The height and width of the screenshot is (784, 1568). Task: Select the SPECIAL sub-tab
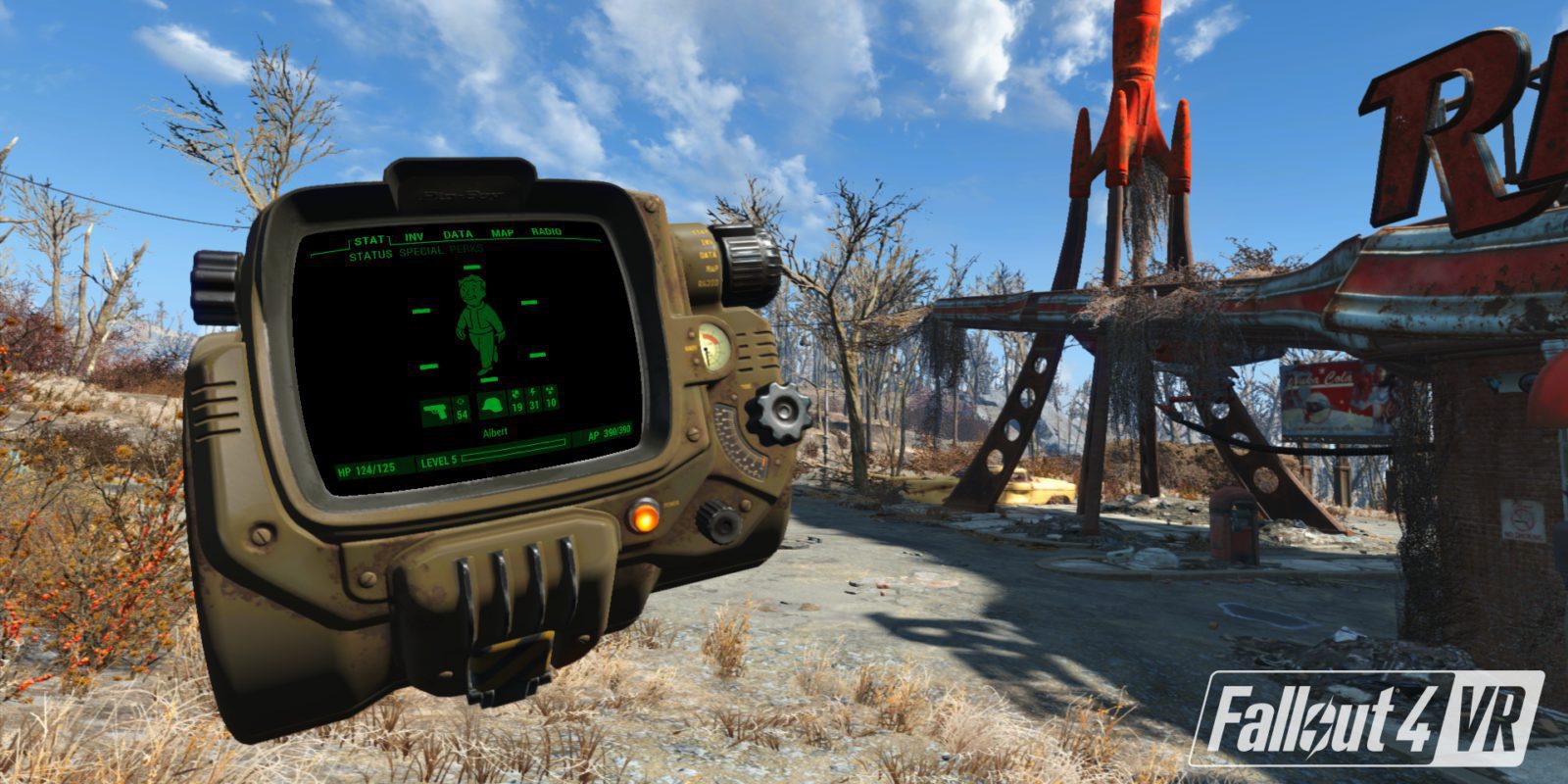click(x=421, y=250)
